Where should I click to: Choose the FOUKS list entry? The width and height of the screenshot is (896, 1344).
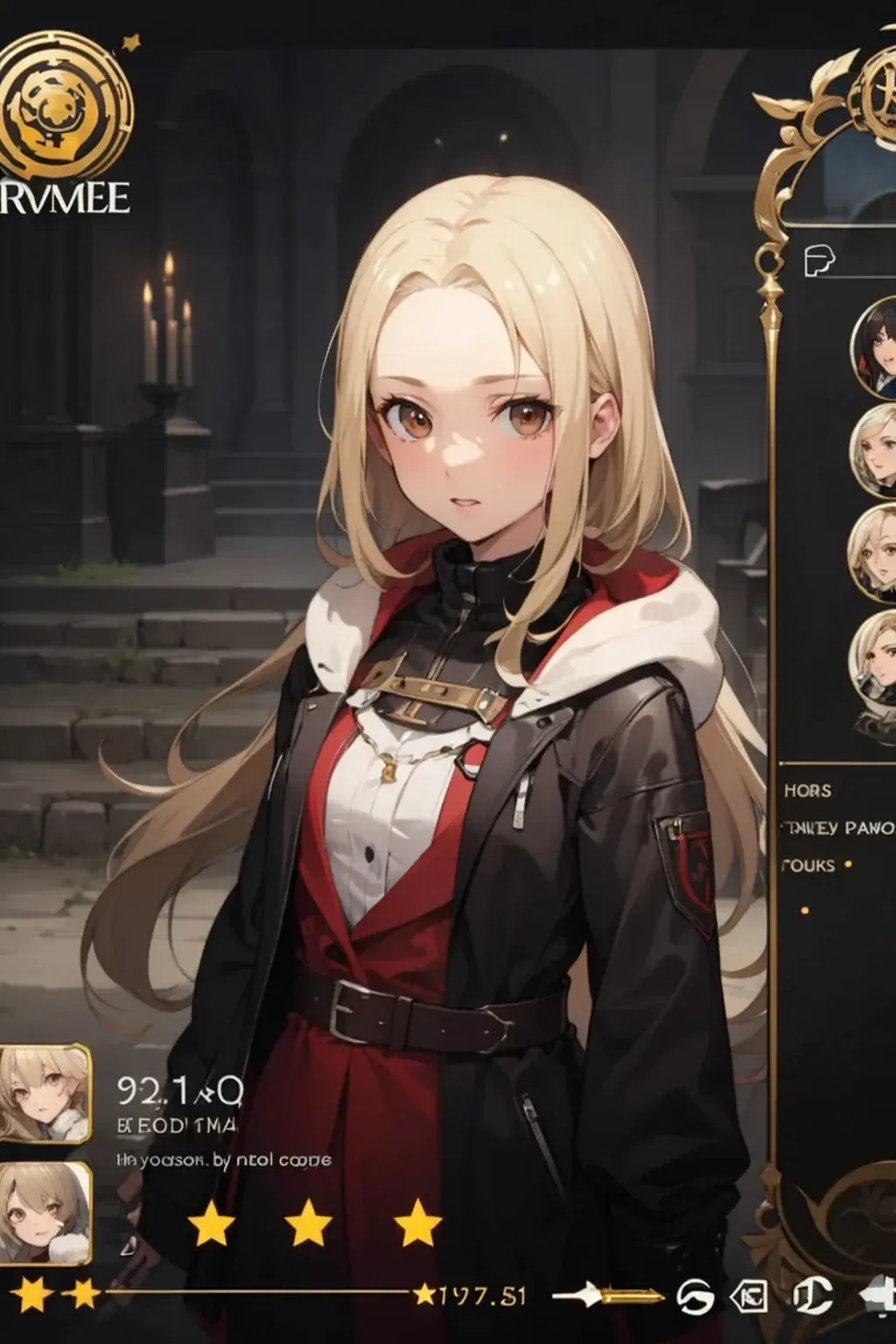[807, 865]
